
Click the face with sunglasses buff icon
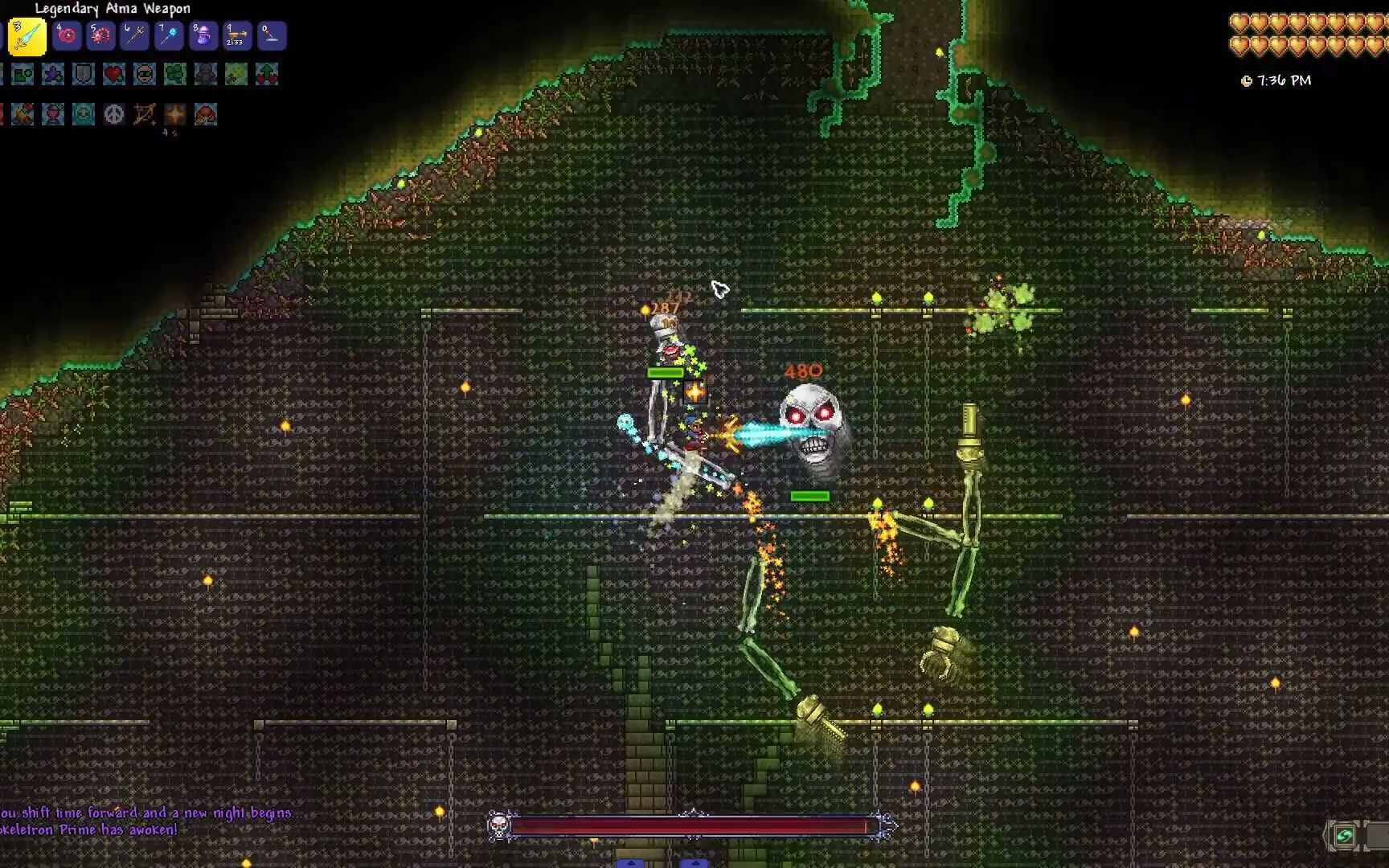pyautogui.click(x=145, y=75)
